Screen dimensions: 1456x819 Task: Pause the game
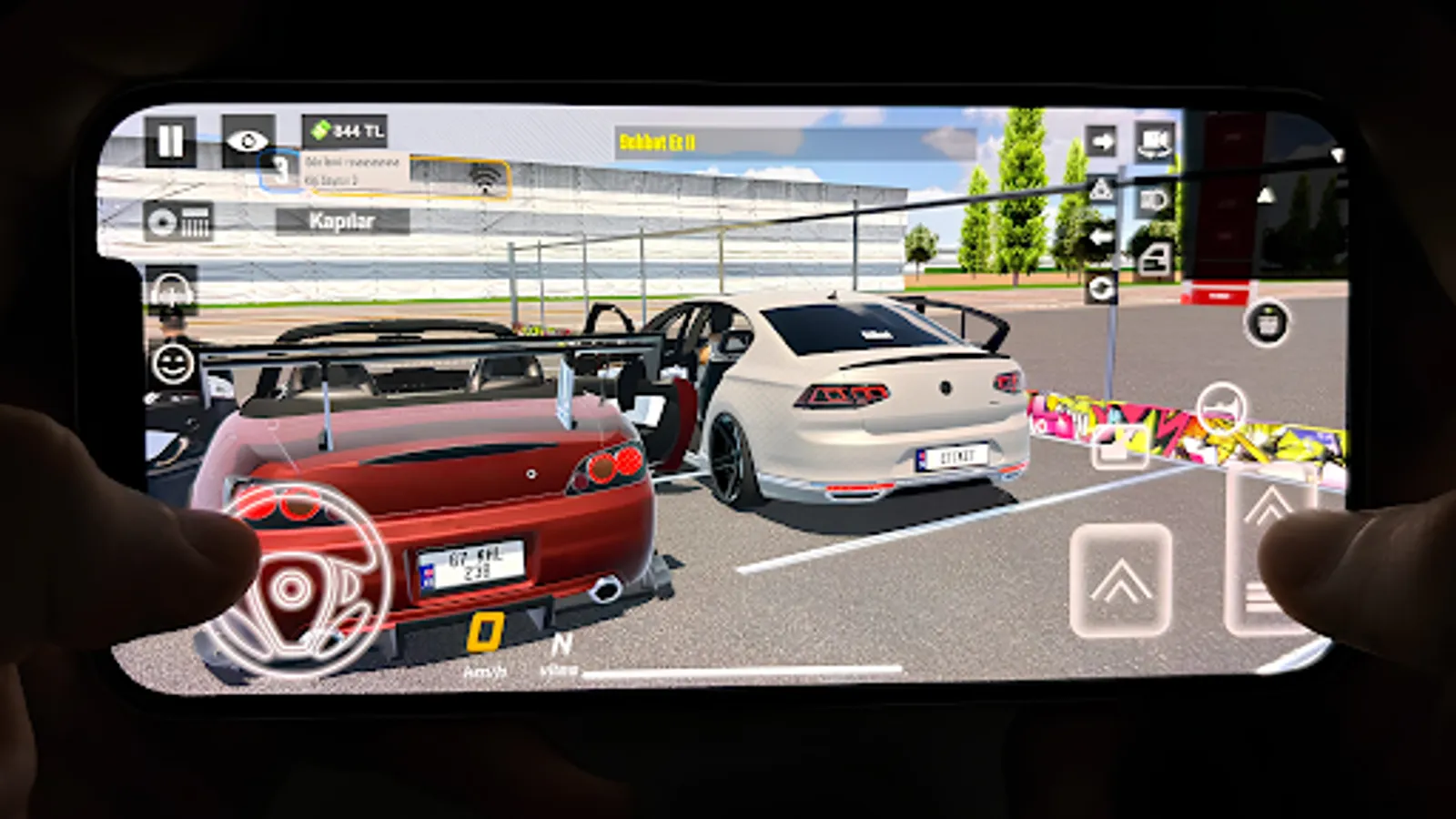(169, 138)
